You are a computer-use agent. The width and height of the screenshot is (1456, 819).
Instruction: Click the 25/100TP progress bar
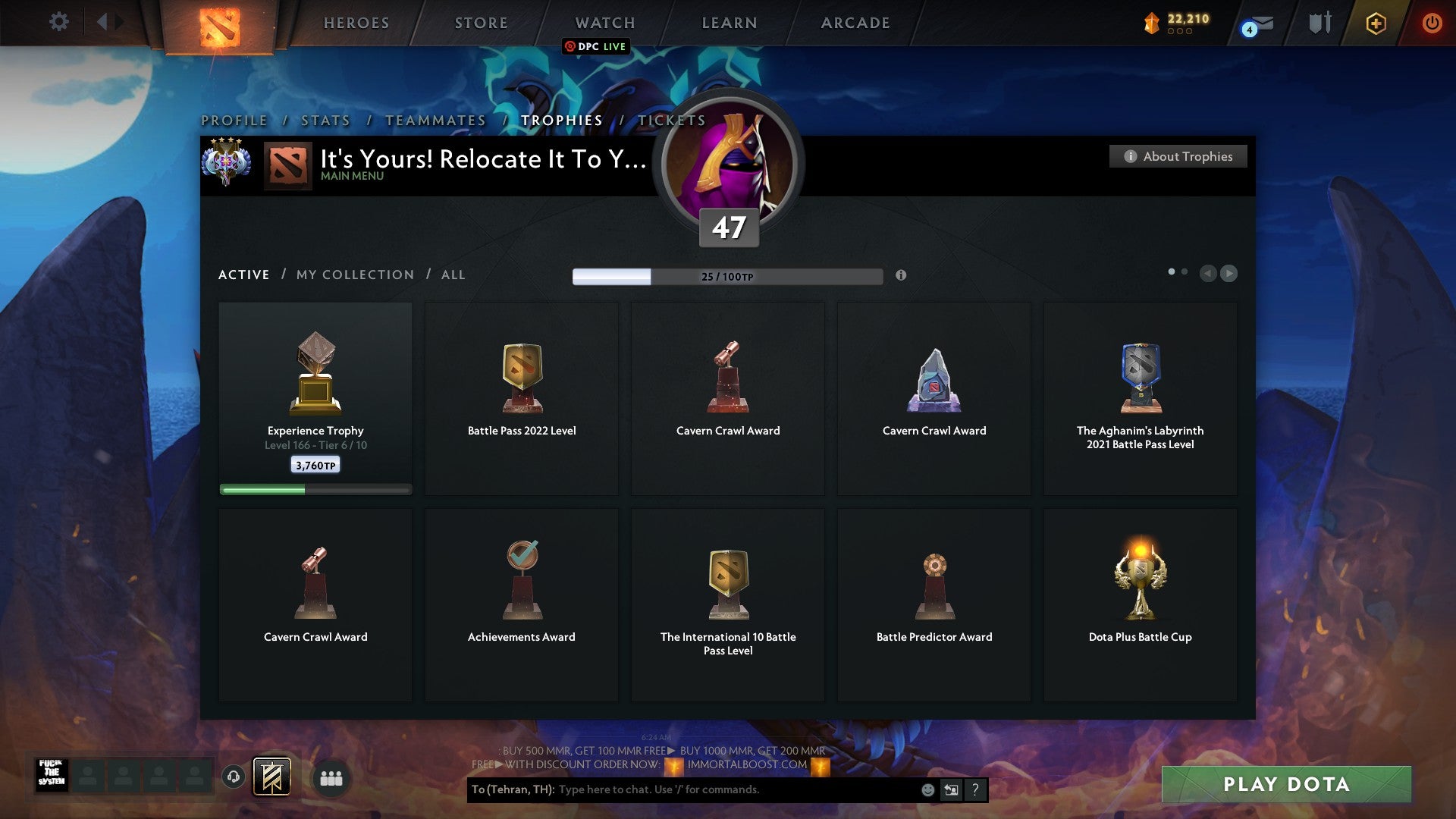click(727, 276)
